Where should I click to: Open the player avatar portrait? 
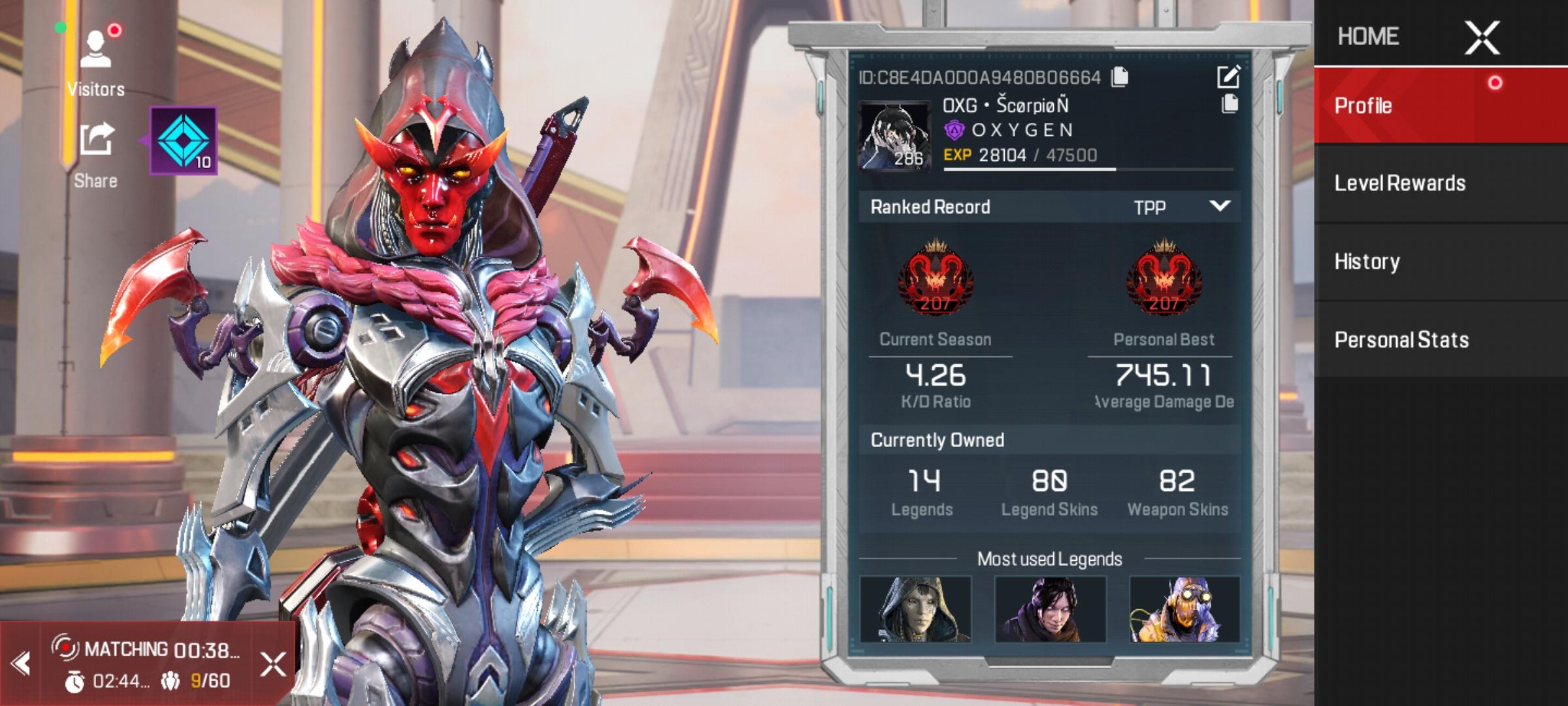[894, 136]
